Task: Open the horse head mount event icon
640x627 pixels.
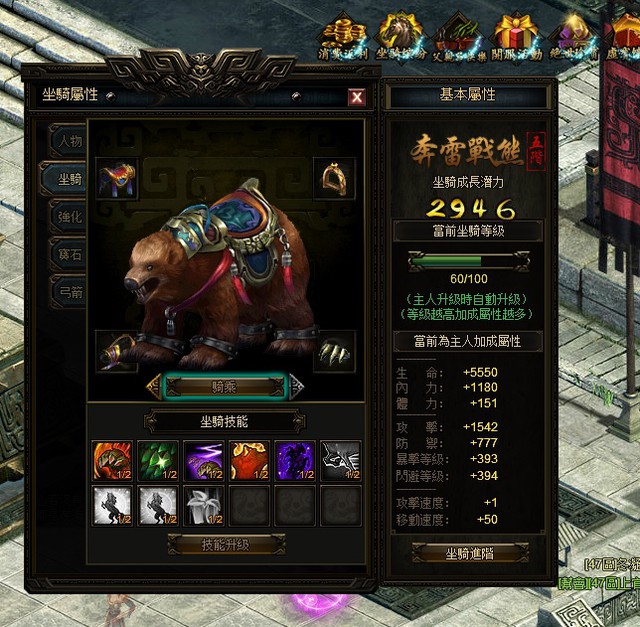Action: [400, 36]
